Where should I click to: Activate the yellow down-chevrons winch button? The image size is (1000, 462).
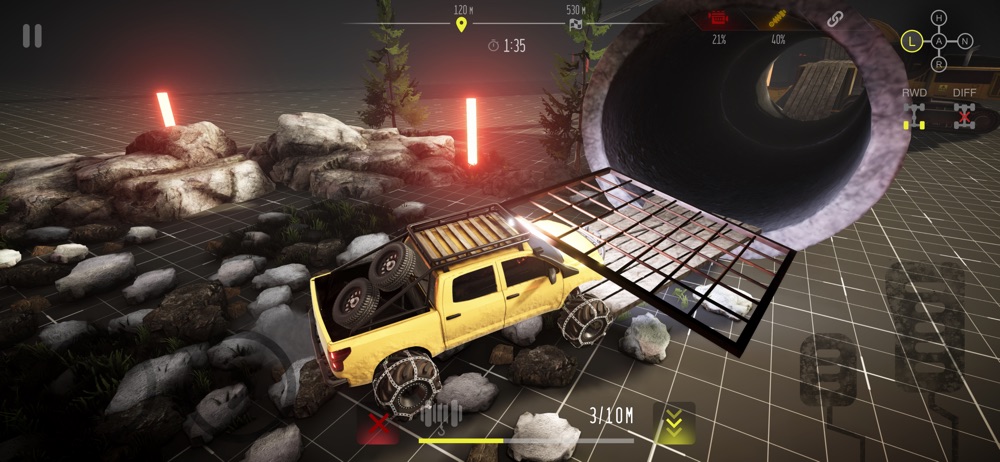pyautogui.click(x=673, y=423)
